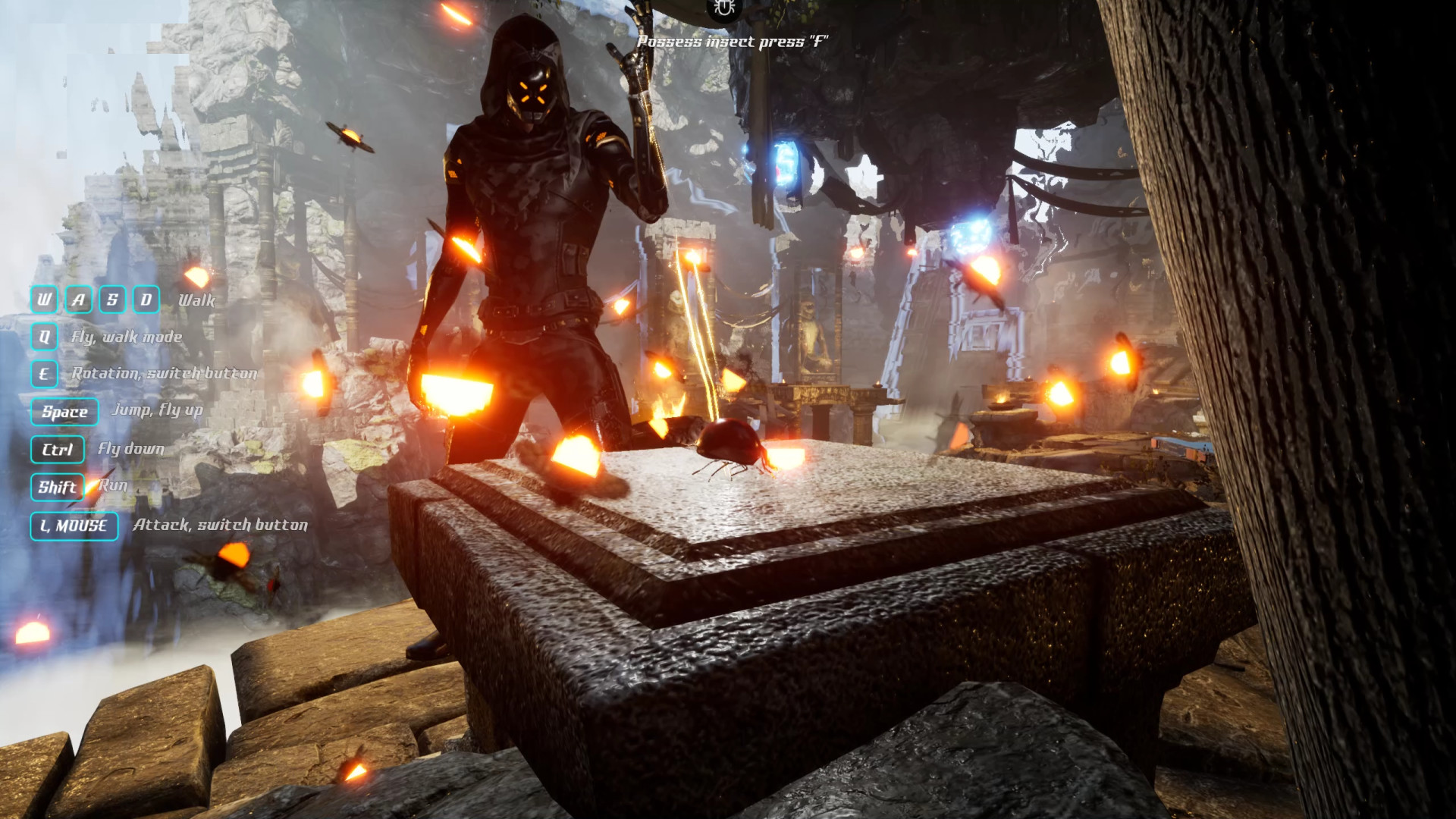Image resolution: width=1456 pixels, height=819 pixels.
Task: Click the L, MOUSE badge for Attack
Action: (74, 526)
